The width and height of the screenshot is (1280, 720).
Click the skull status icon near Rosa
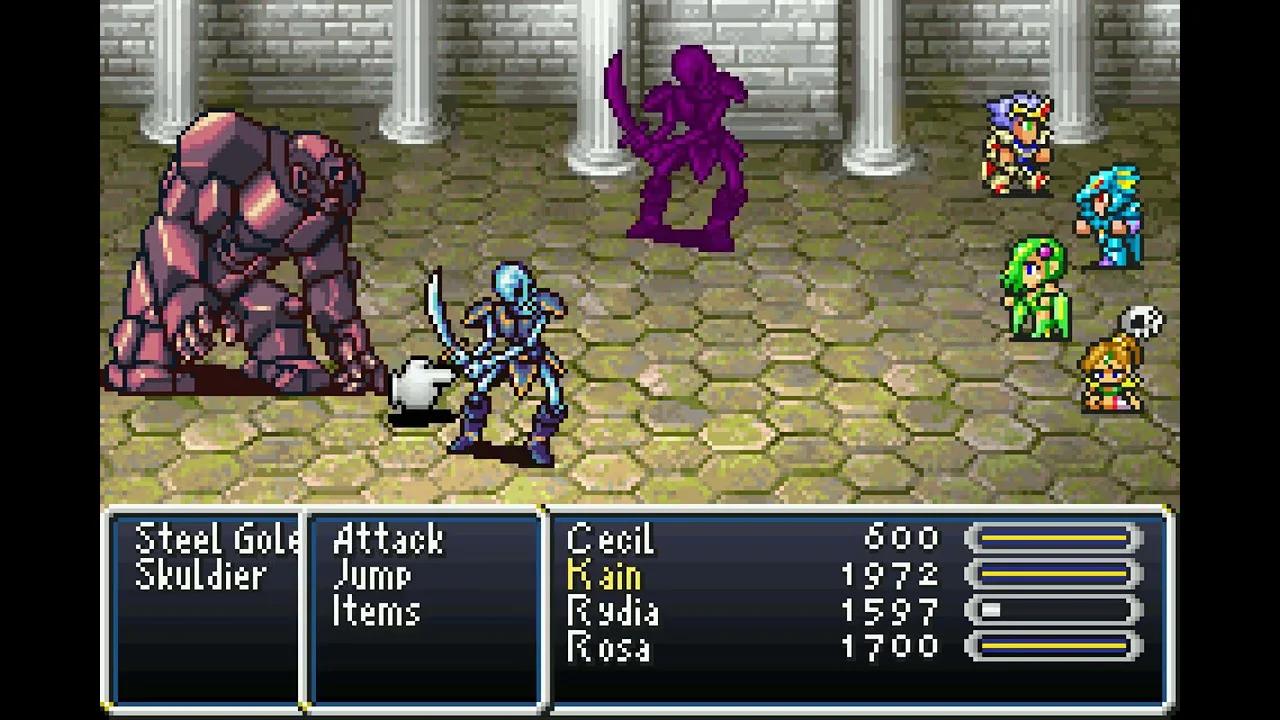point(1143,318)
